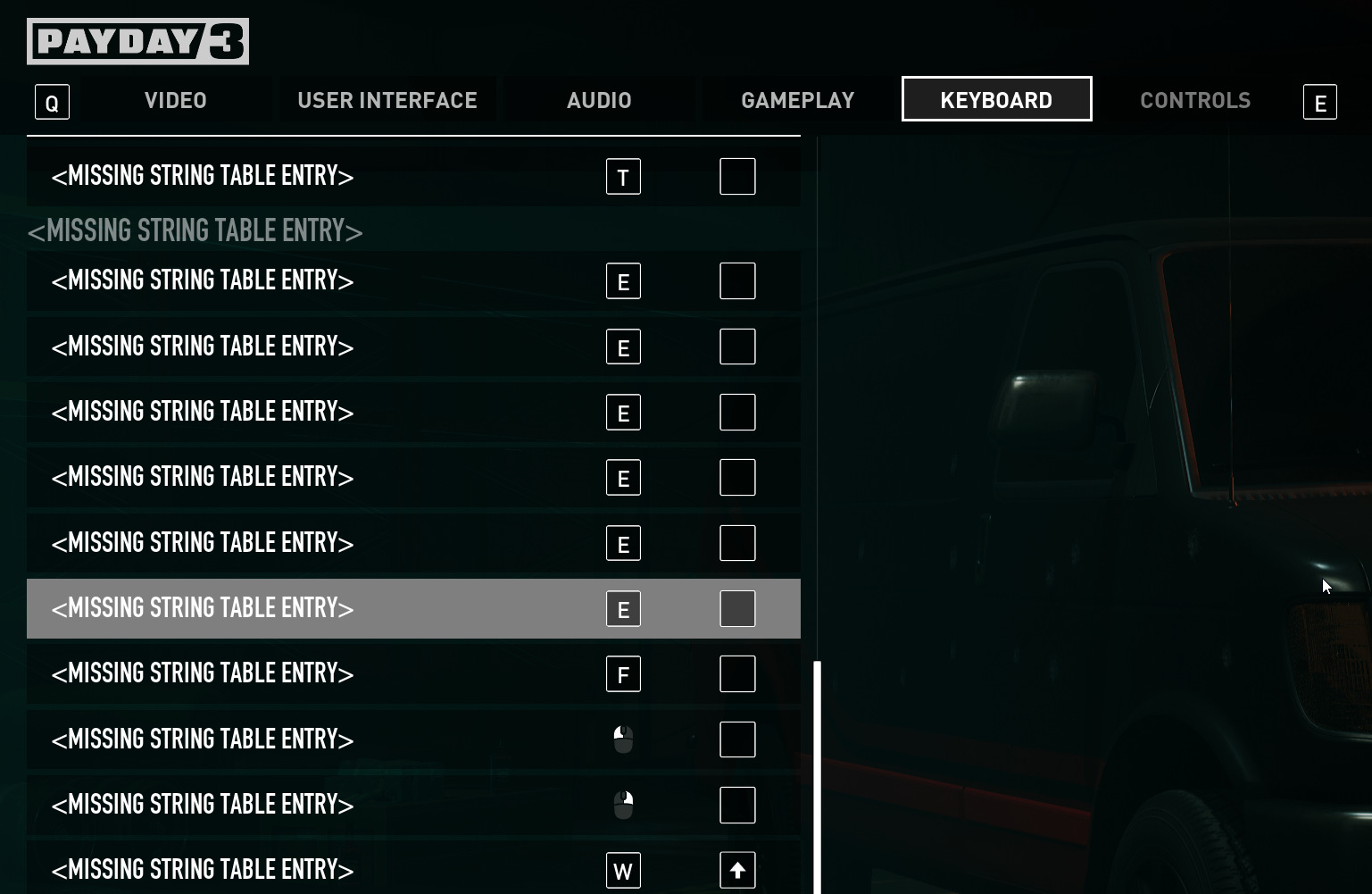Select the W keybind for the bottom row
Image resolution: width=1372 pixels, height=894 pixels.
coord(623,869)
